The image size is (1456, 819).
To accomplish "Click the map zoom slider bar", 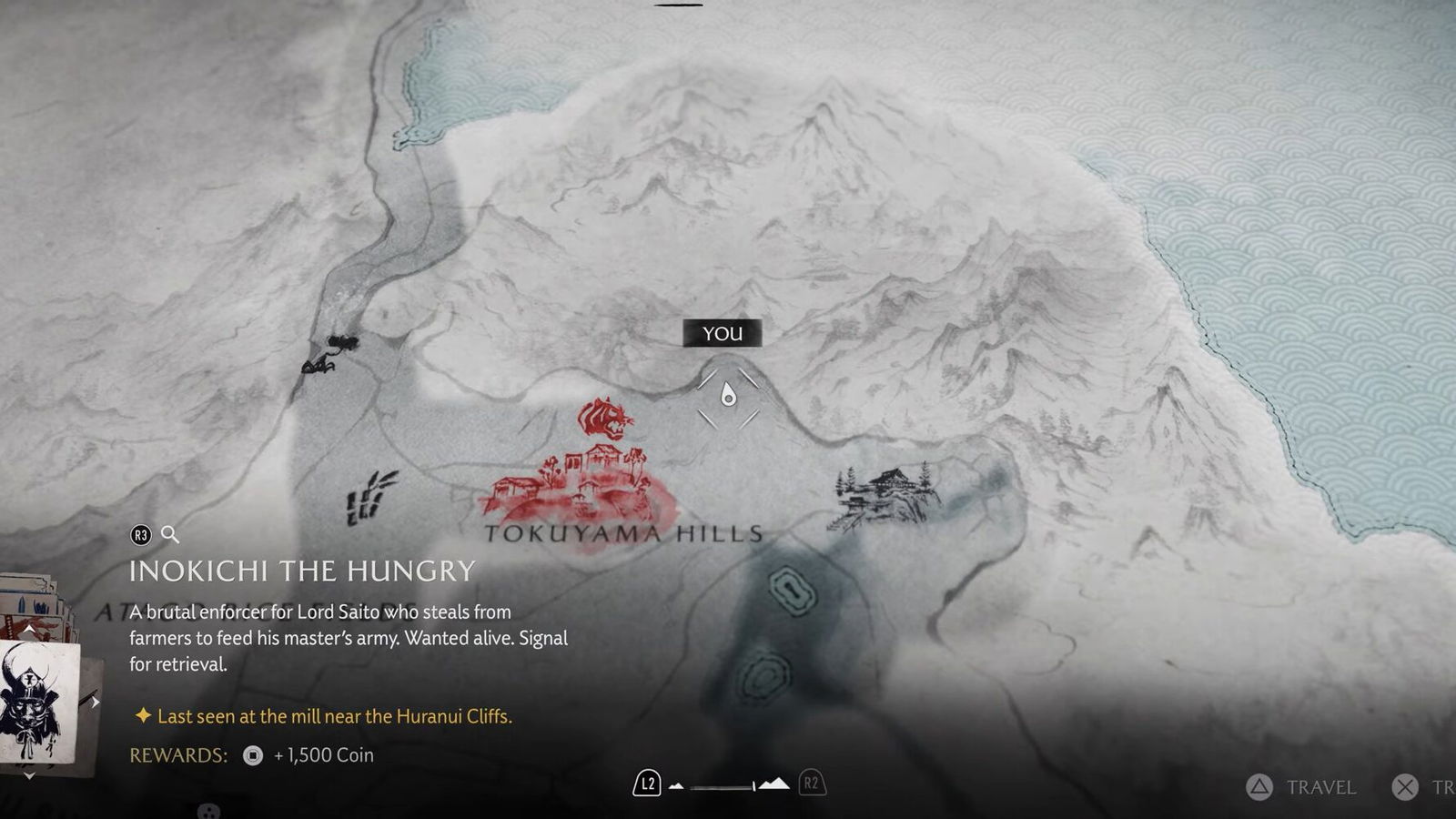I will pos(723,785).
